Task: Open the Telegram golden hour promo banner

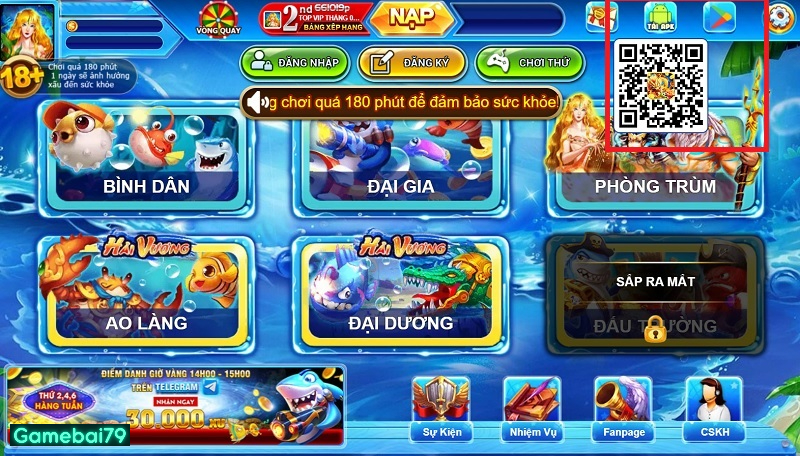Action: (x=176, y=404)
